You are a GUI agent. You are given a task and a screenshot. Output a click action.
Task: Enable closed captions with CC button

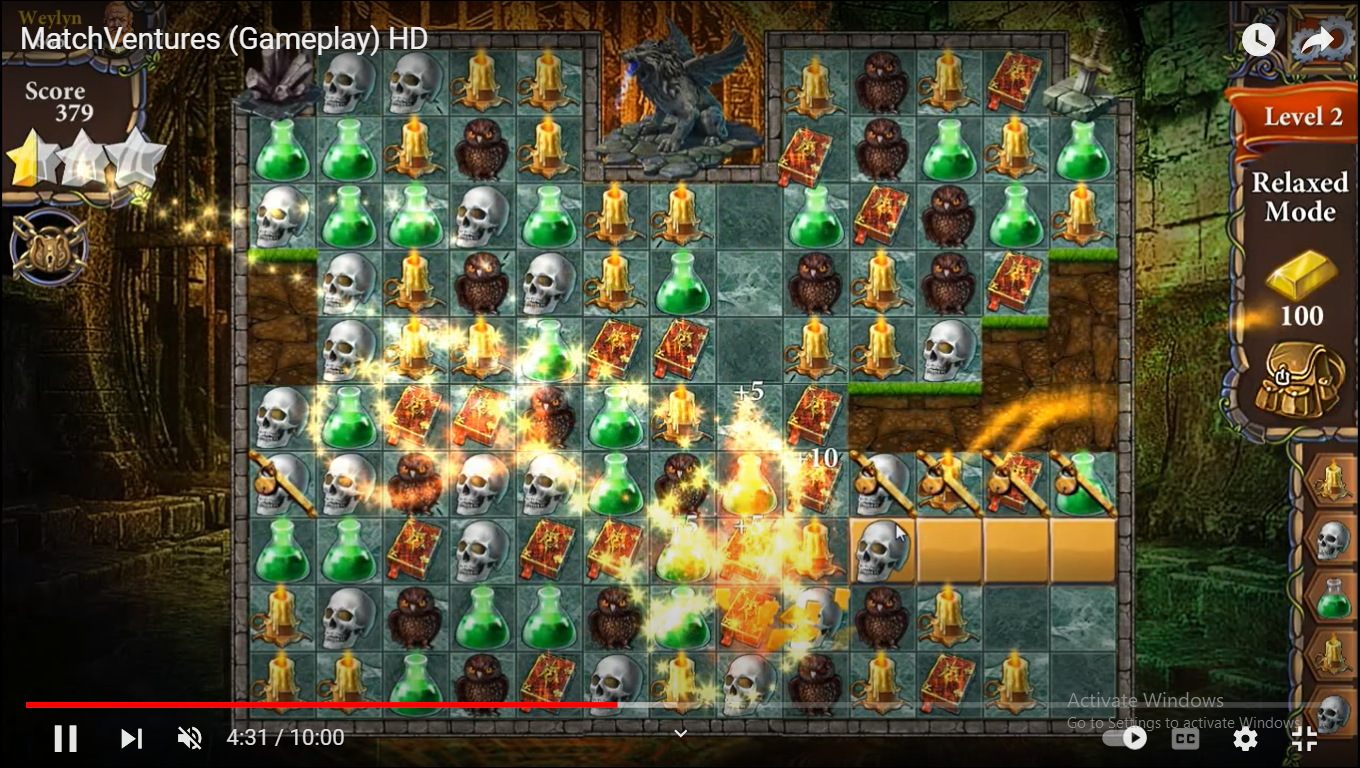point(1186,738)
